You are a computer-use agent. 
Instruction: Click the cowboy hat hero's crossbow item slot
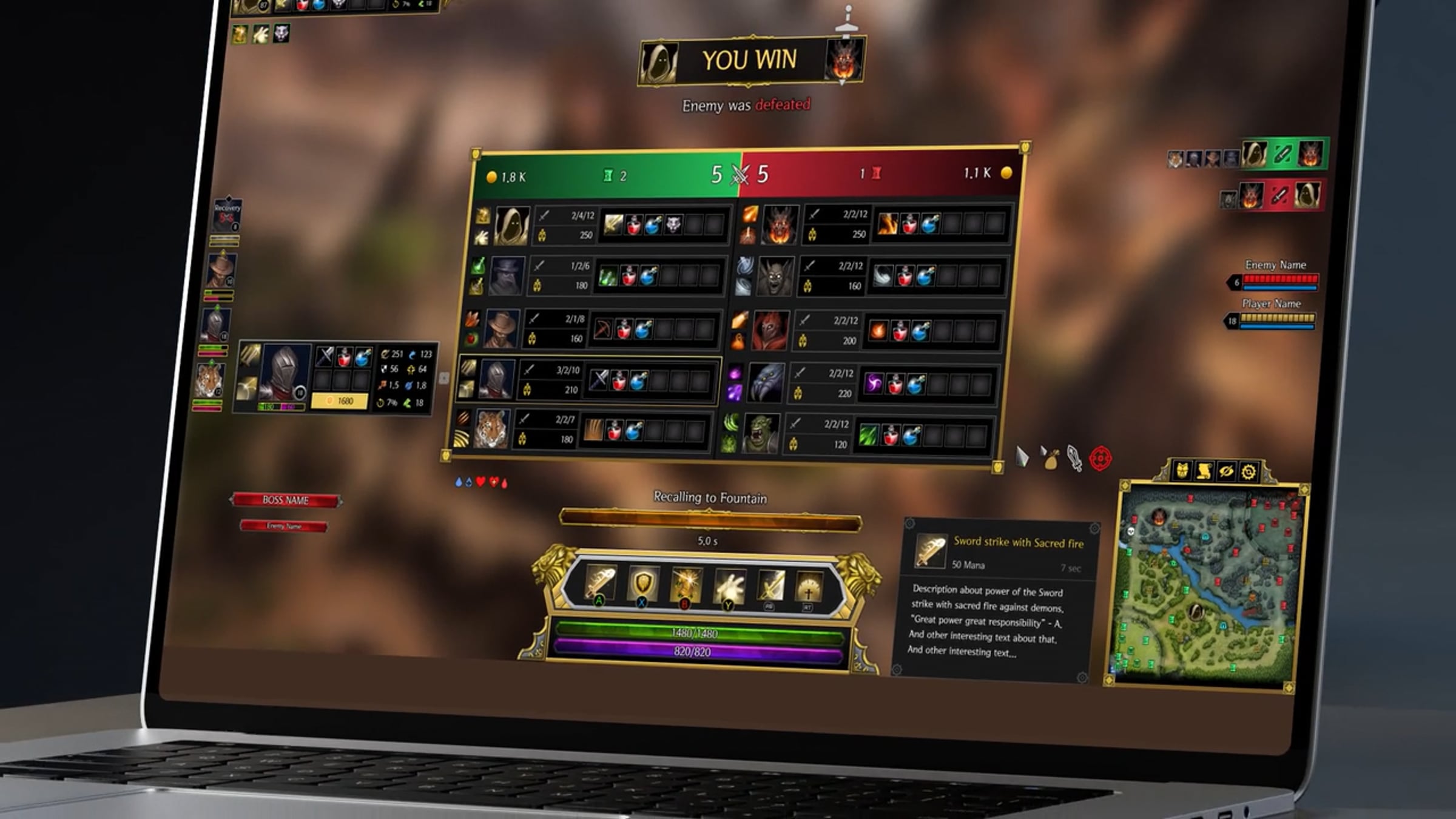(603, 329)
